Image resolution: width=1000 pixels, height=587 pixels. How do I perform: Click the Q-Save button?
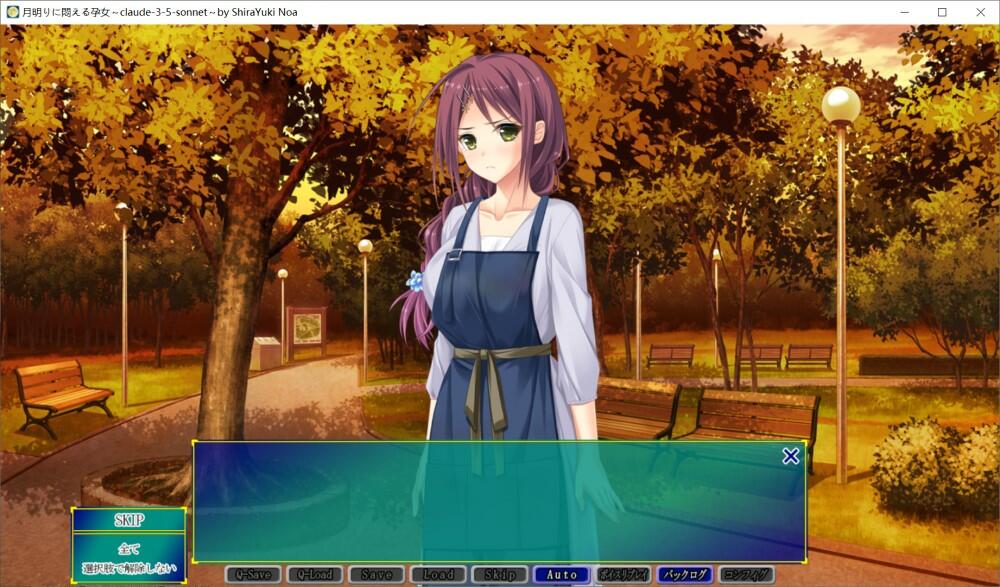point(253,575)
